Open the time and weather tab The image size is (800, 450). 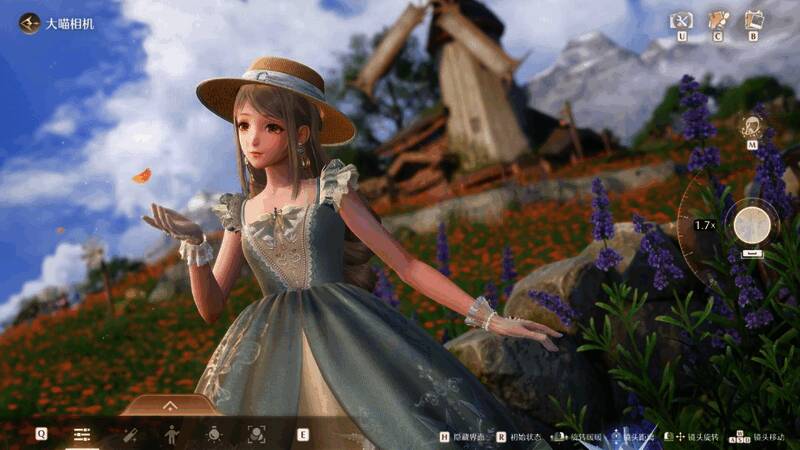213,434
